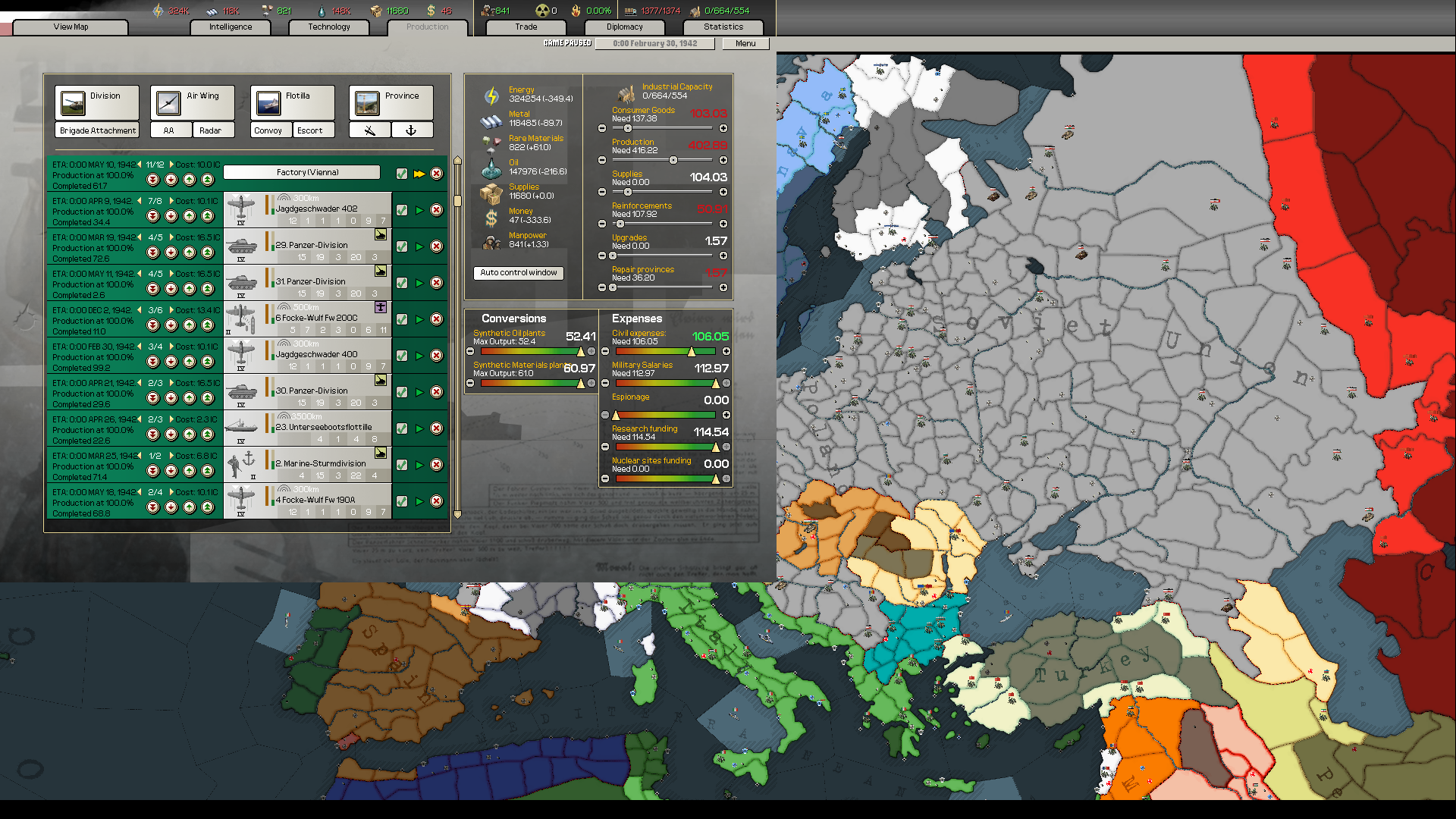
Task: Toggle the checkmark on 29. Panzer-Division
Action: click(401, 246)
